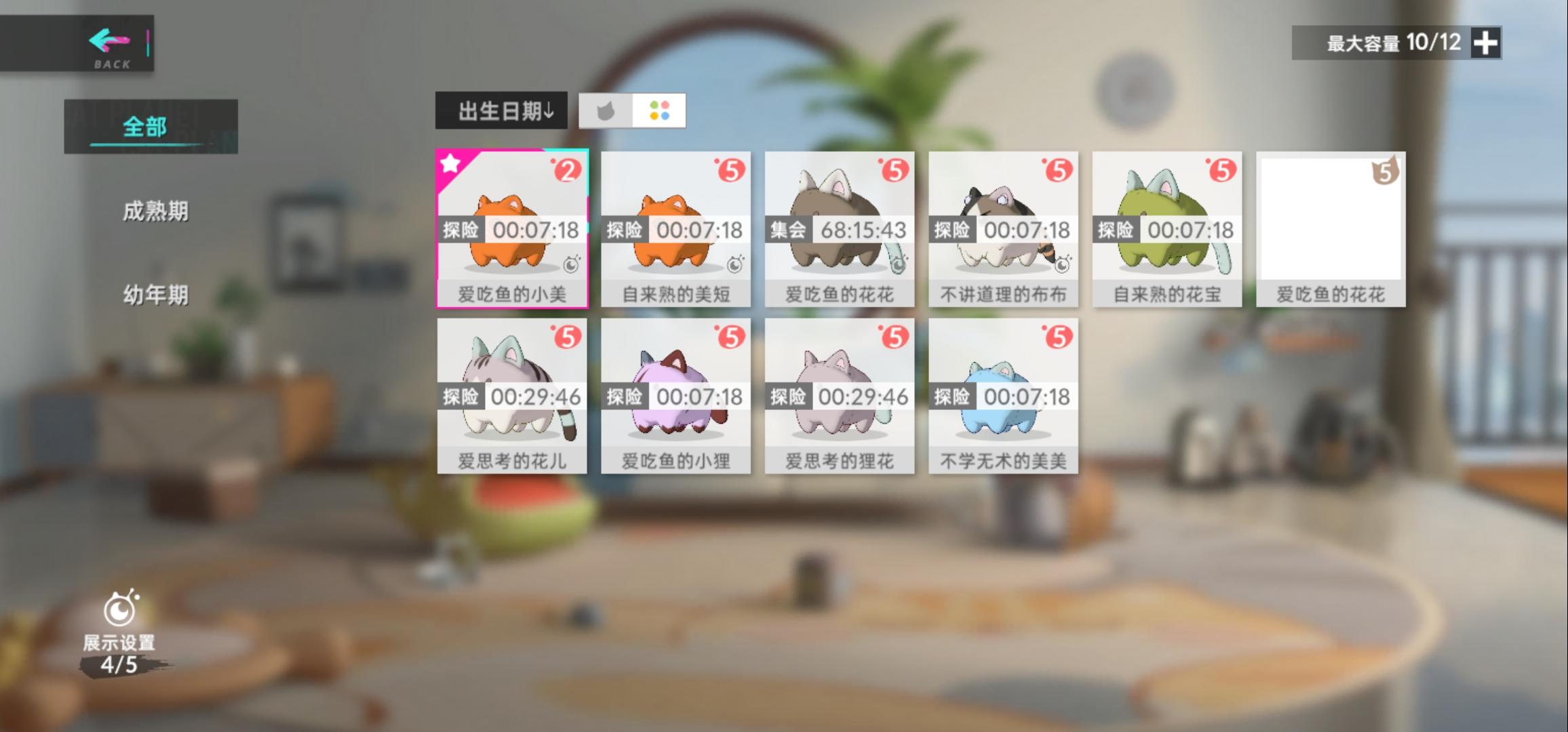This screenshot has width=1568, height=732.
Task: Switch to the 成熟期 tab
Action: tap(156, 212)
